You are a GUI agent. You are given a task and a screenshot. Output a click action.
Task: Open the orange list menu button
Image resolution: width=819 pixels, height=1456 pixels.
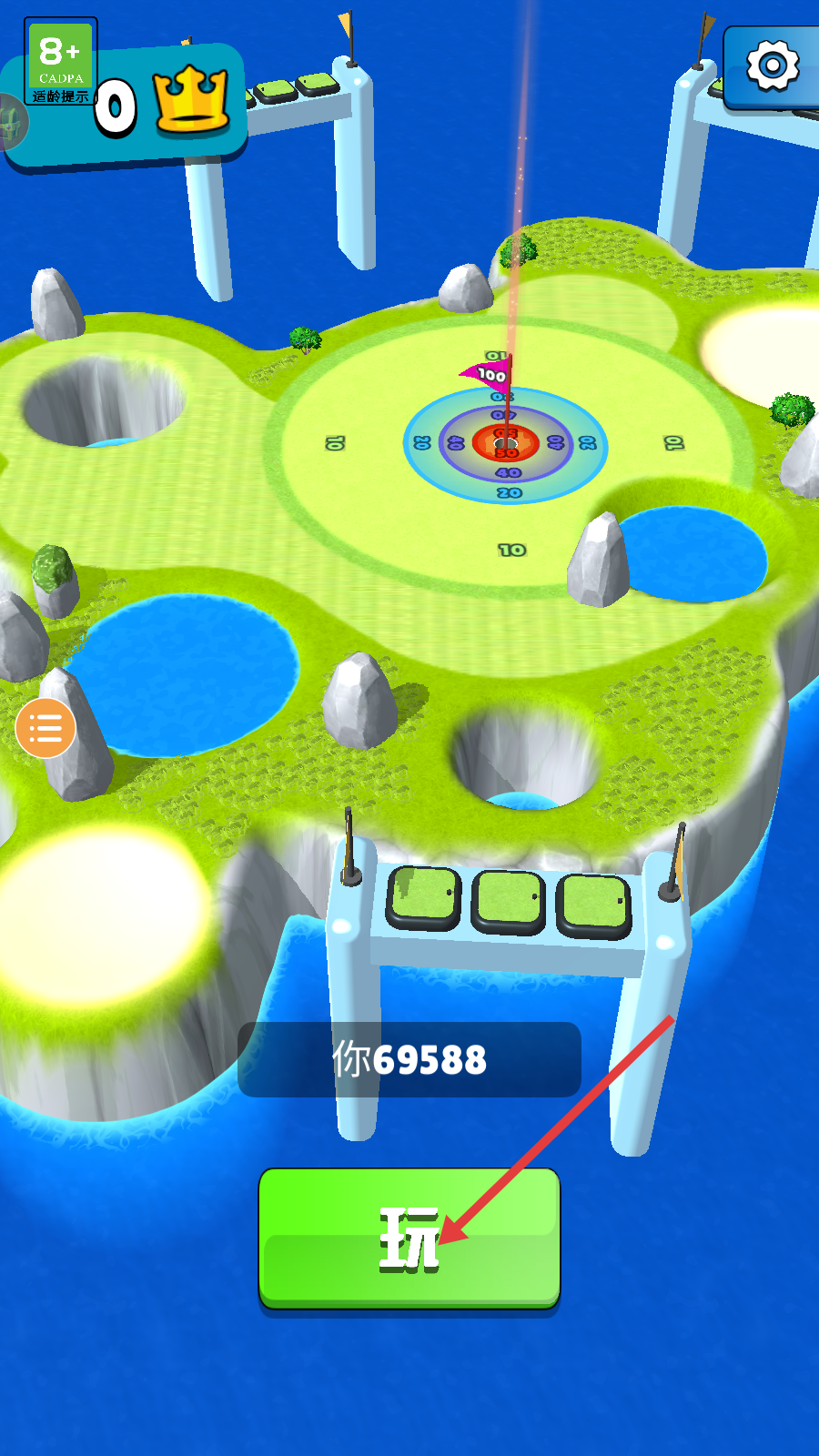click(x=45, y=728)
